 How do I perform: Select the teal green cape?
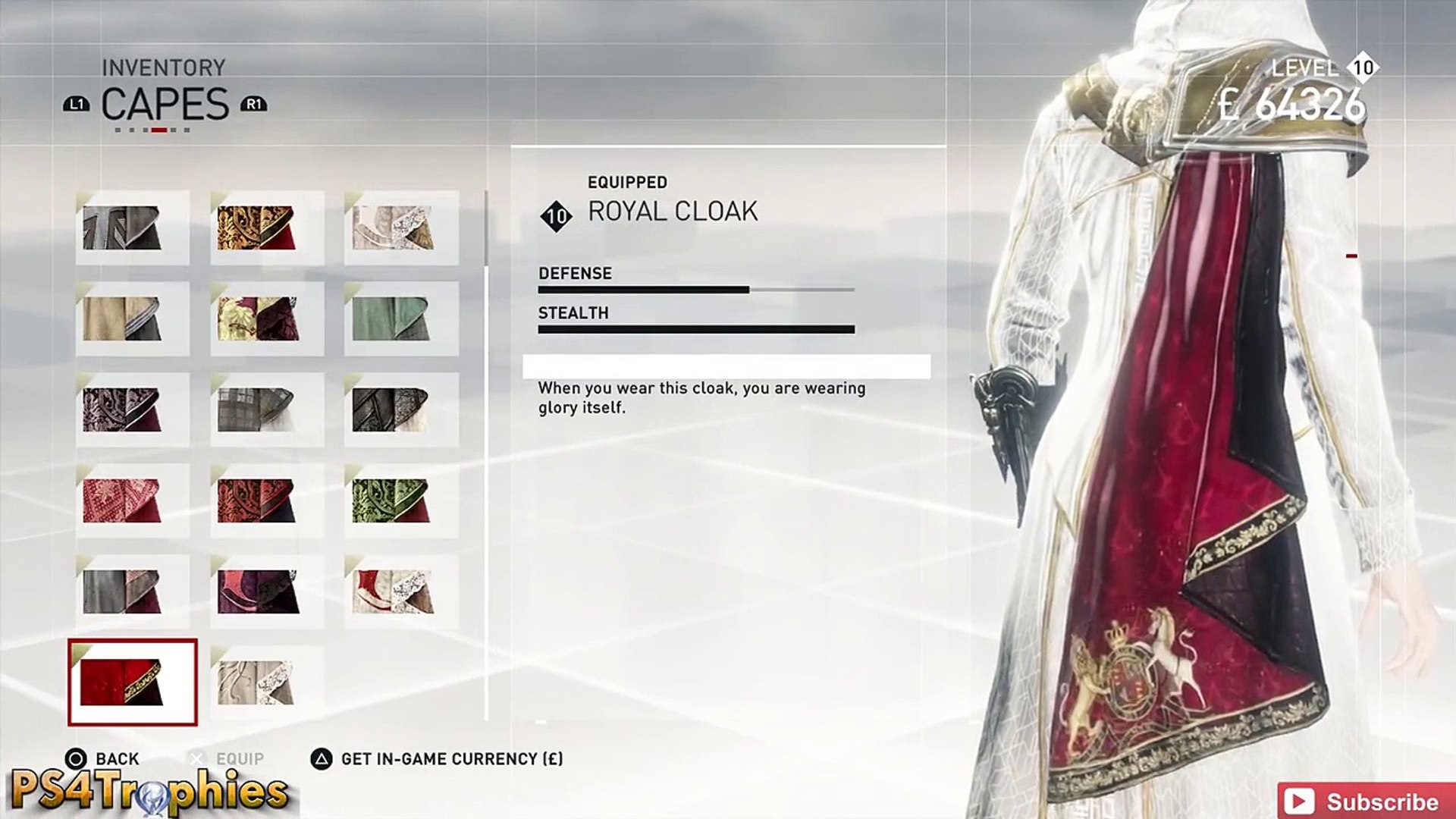coord(400,318)
